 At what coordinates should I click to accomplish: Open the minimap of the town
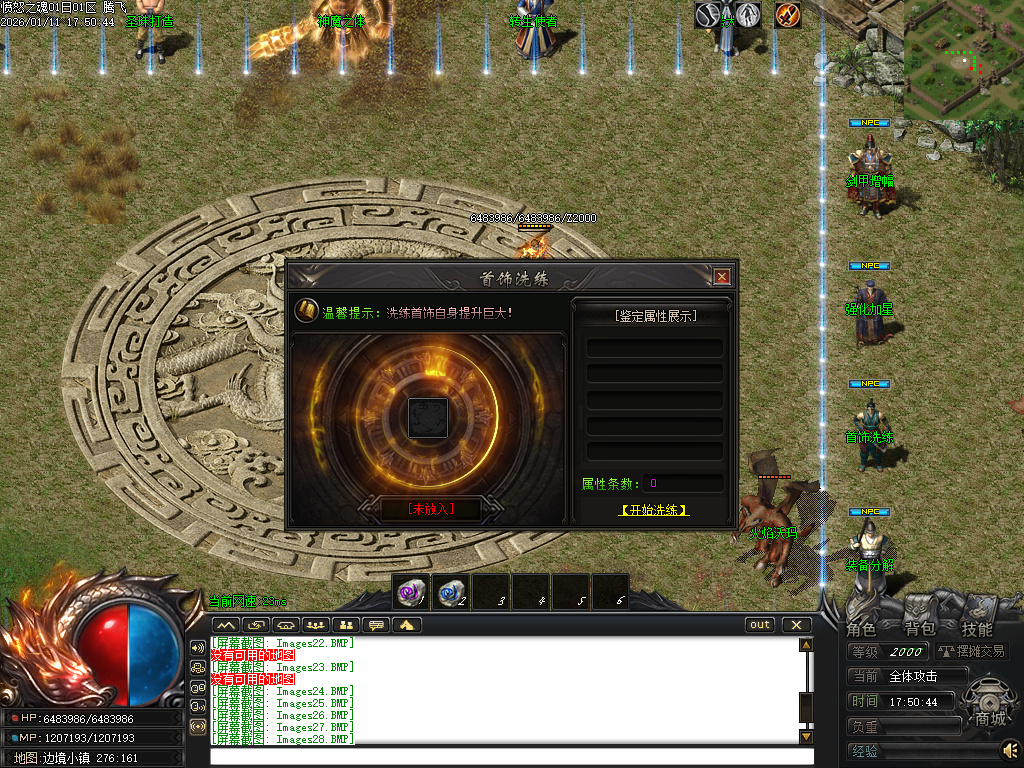[x=963, y=60]
